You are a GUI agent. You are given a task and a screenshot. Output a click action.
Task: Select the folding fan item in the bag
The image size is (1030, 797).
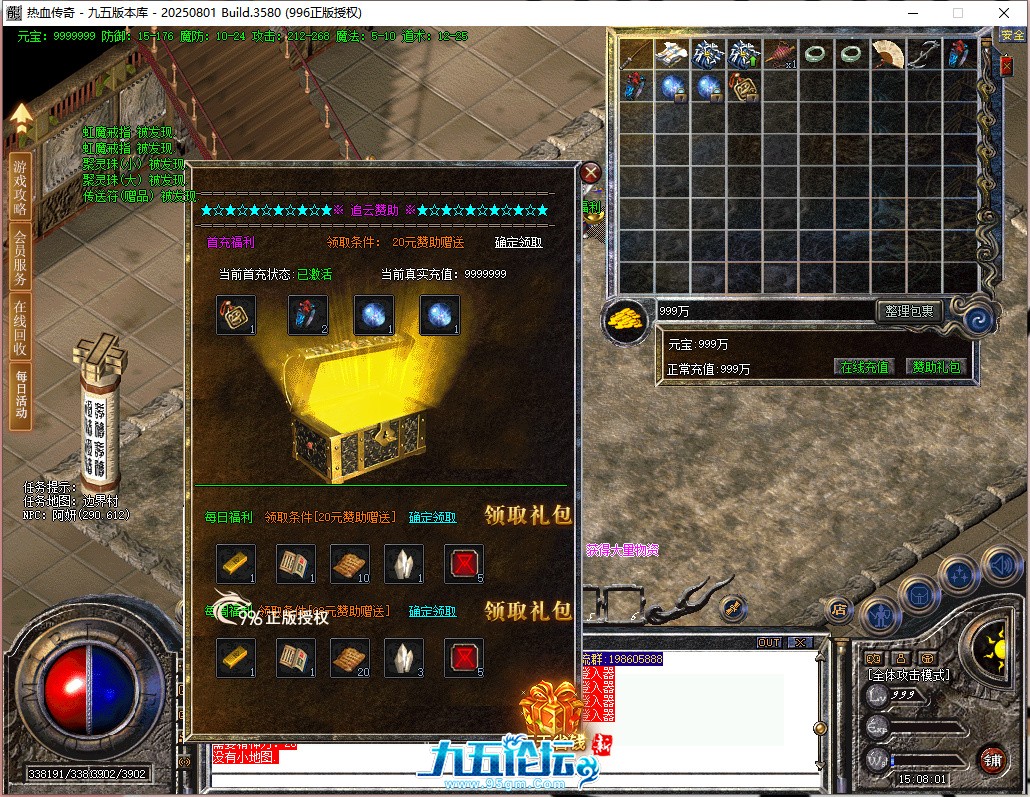tap(887, 53)
